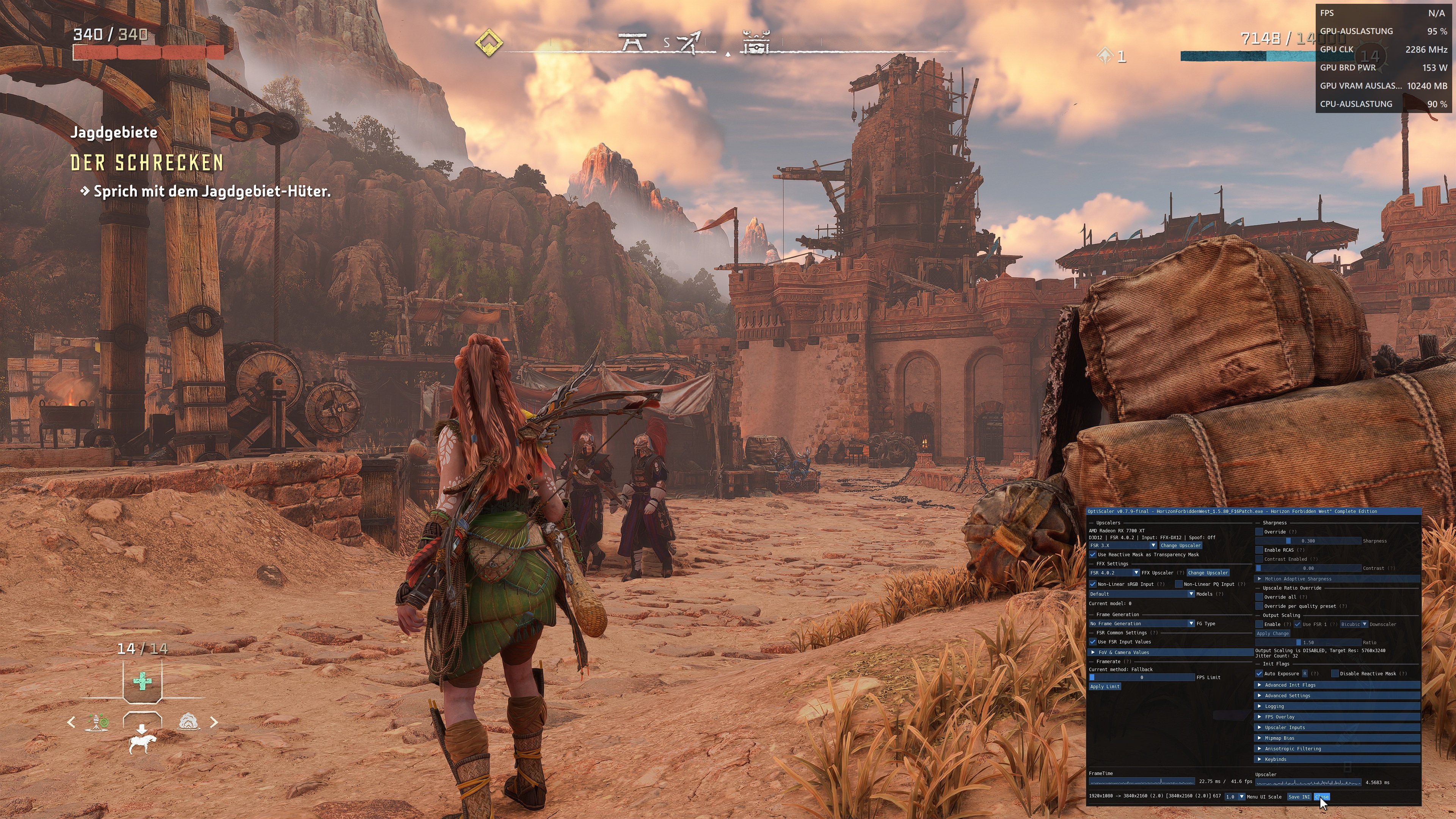Image resolution: width=1456 pixels, height=819 pixels.
Task: Cycle tools with the right arrow
Action: point(213,722)
